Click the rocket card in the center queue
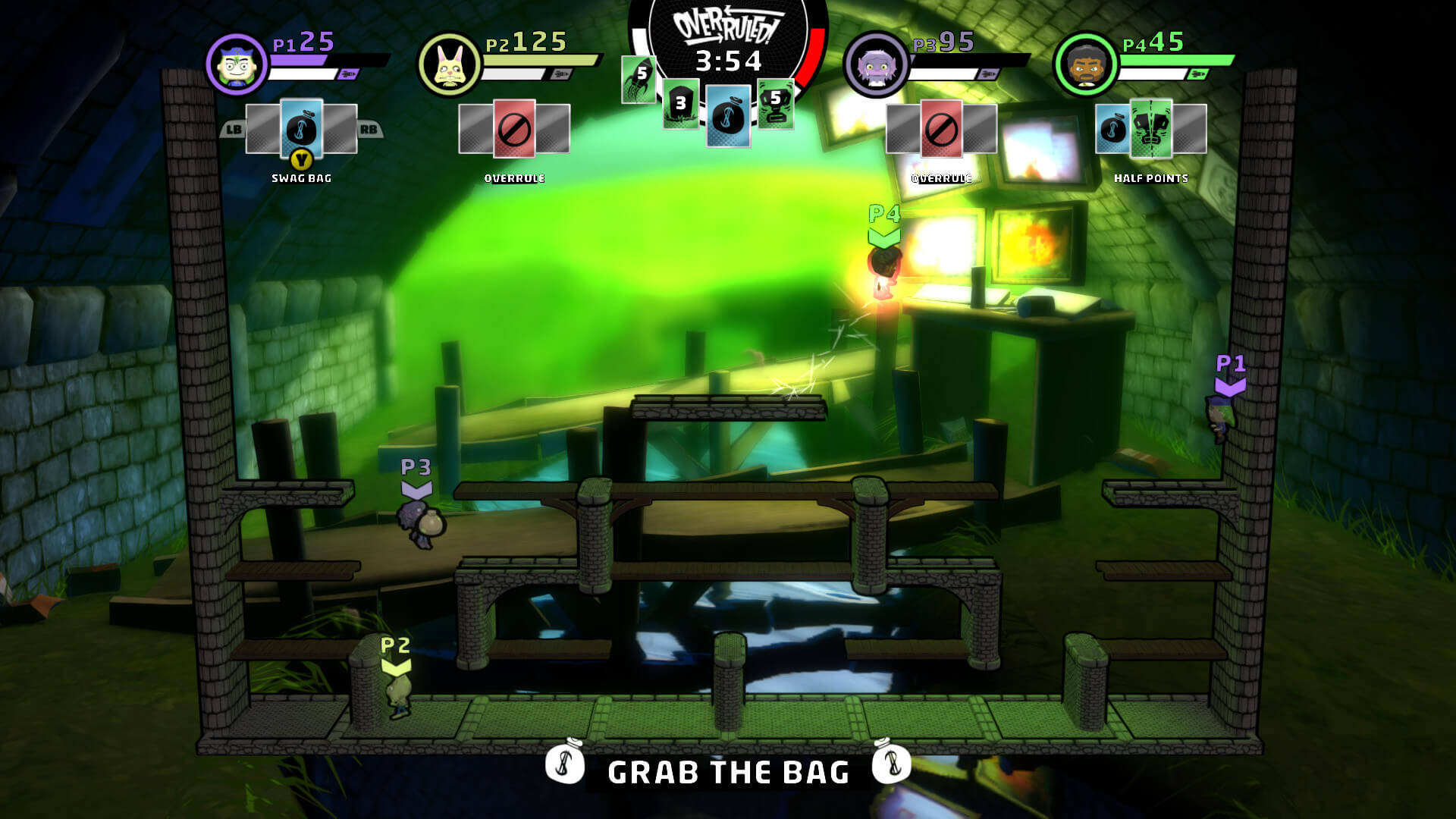Image resolution: width=1456 pixels, height=819 pixels. [639, 80]
